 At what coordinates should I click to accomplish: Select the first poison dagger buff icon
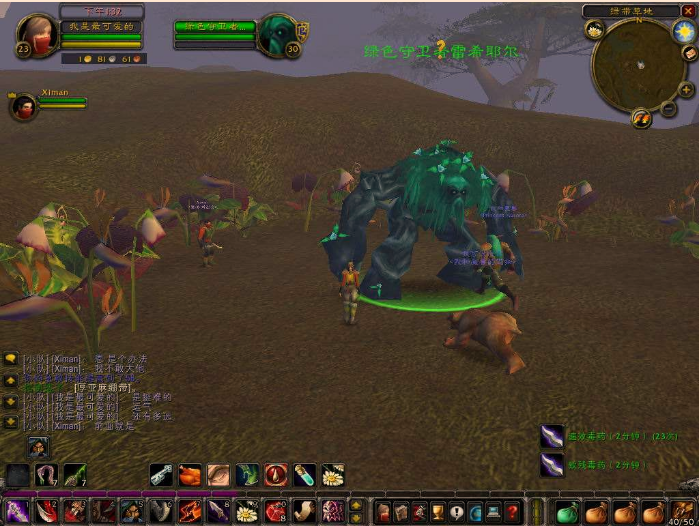(x=553, y=436)
